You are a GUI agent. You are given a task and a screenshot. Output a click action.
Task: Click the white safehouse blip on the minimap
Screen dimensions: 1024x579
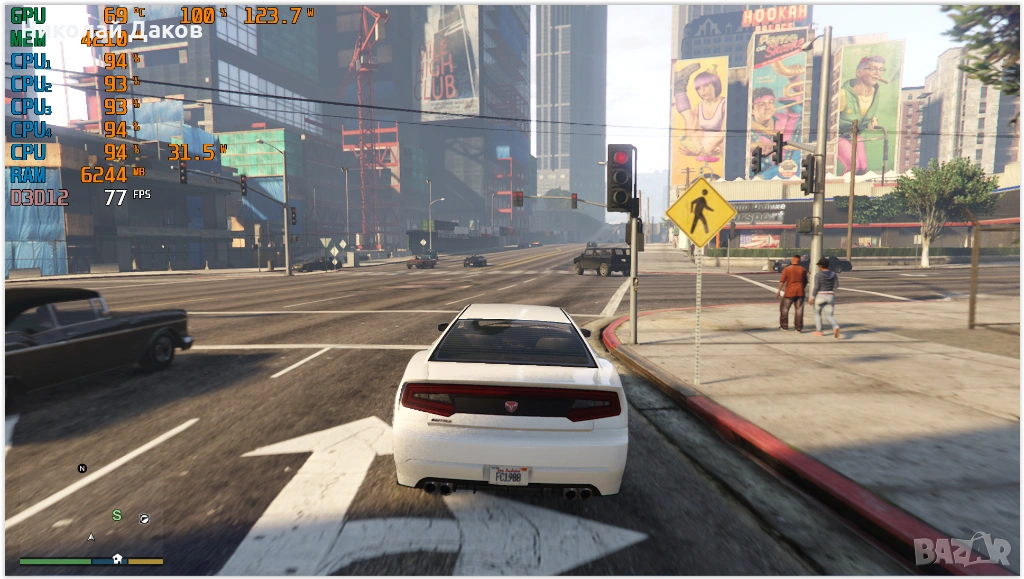click(117, 559)
